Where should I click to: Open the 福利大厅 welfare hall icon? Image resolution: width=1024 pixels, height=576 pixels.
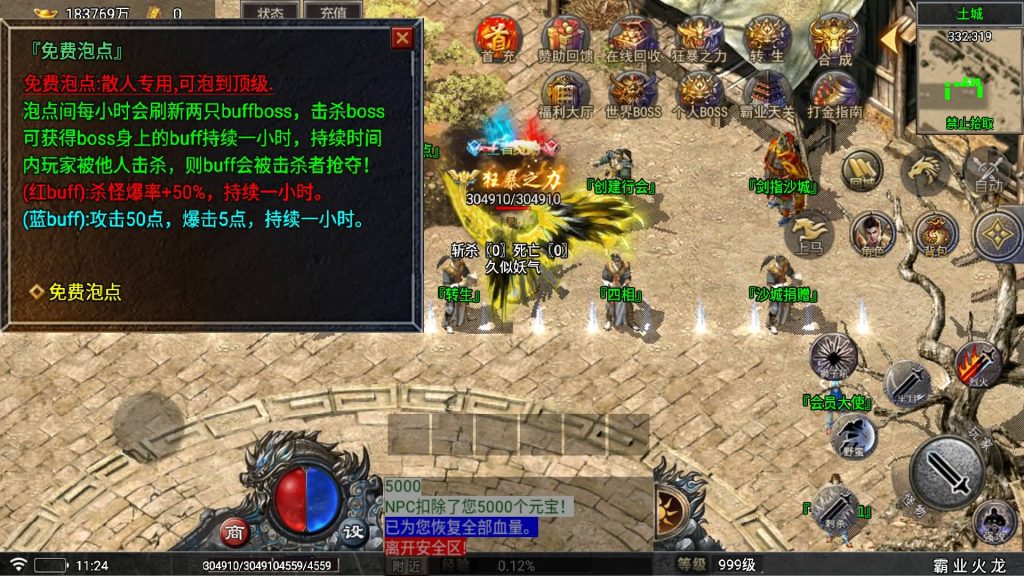coord(566,92)
